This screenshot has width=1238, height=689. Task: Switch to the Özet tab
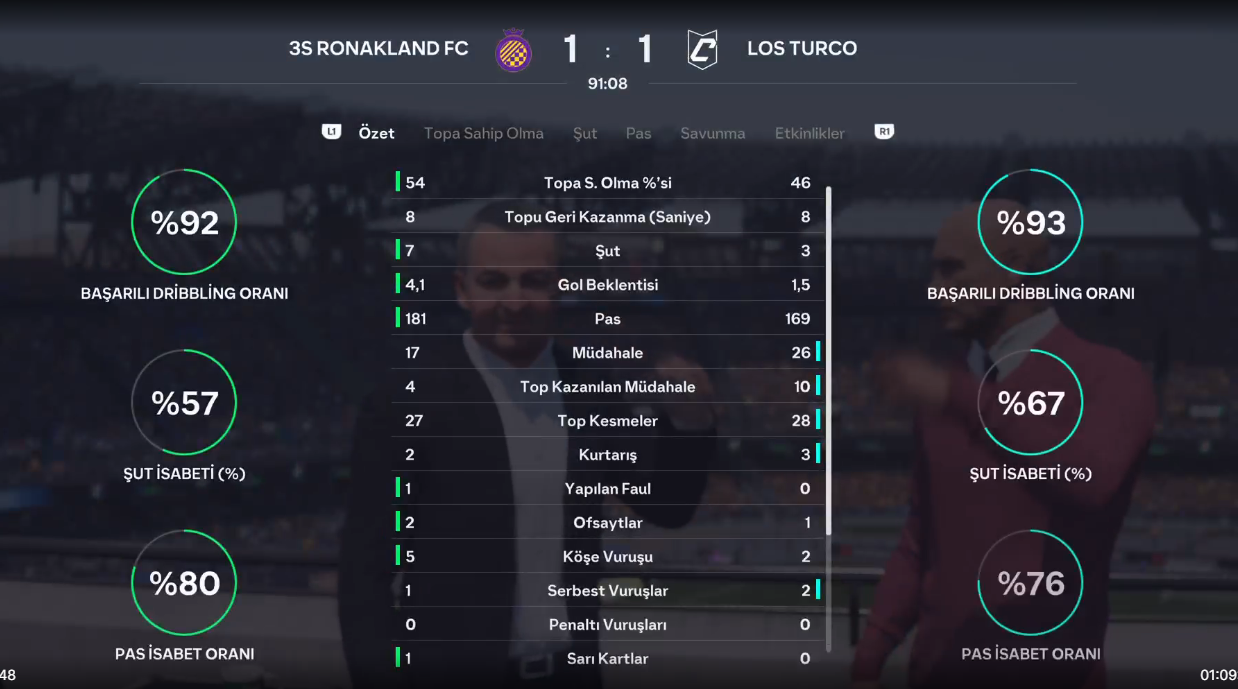[376, 133]
